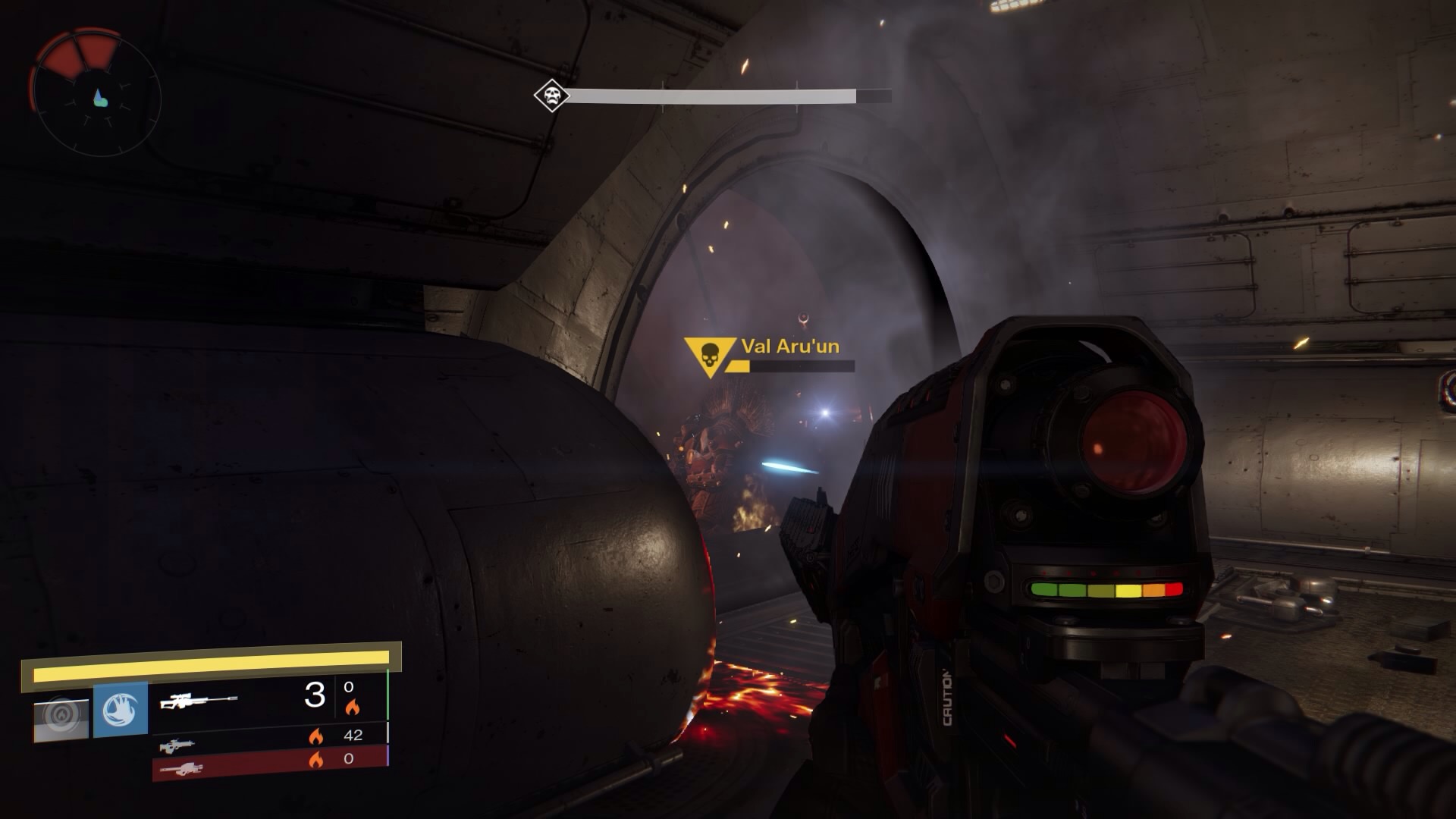Click the skull icon on the boss health bar
The image size is (1456, 819).
tap(551, 94)
